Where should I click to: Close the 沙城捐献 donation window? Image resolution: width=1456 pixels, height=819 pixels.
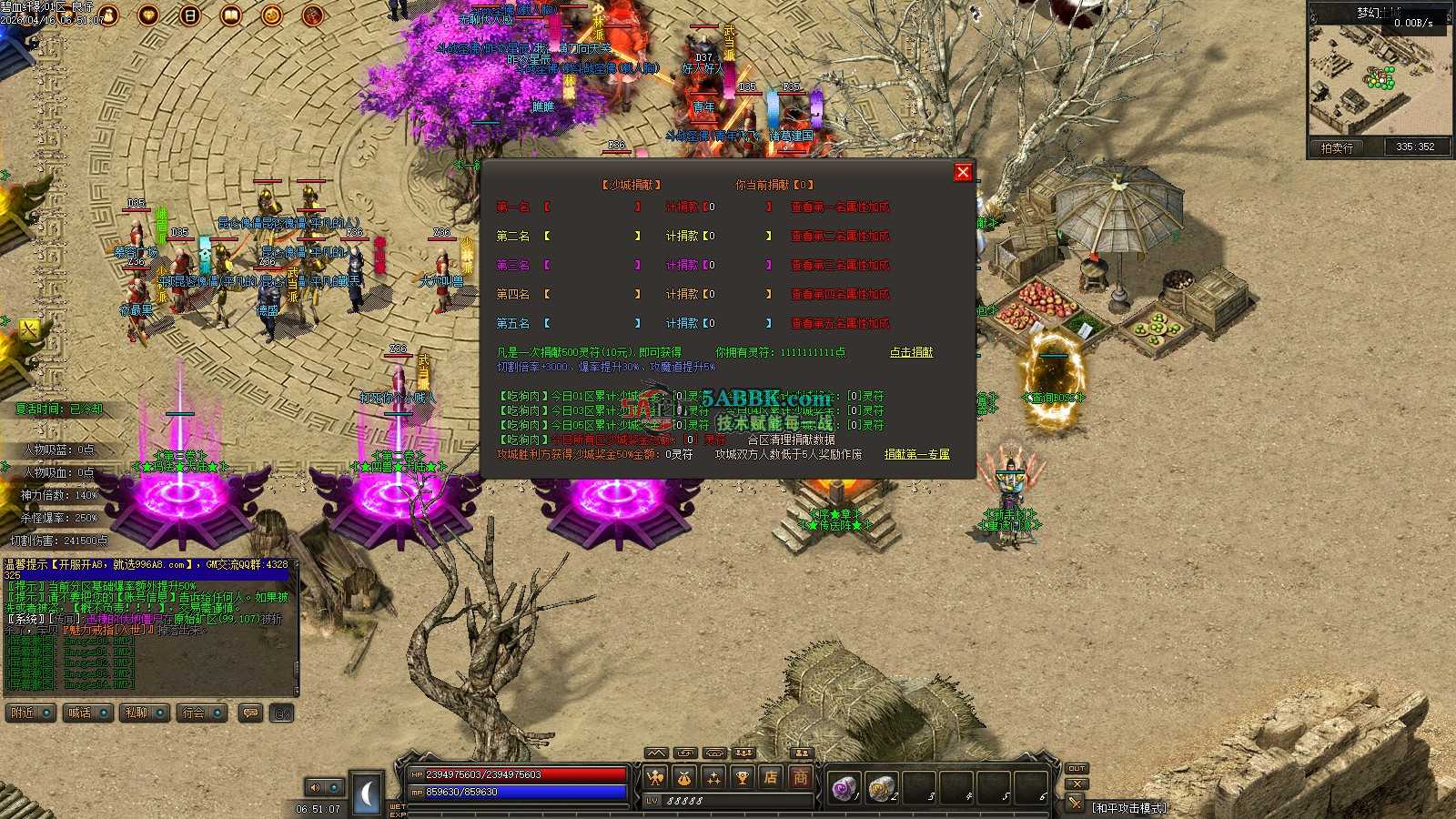point(963,173)
